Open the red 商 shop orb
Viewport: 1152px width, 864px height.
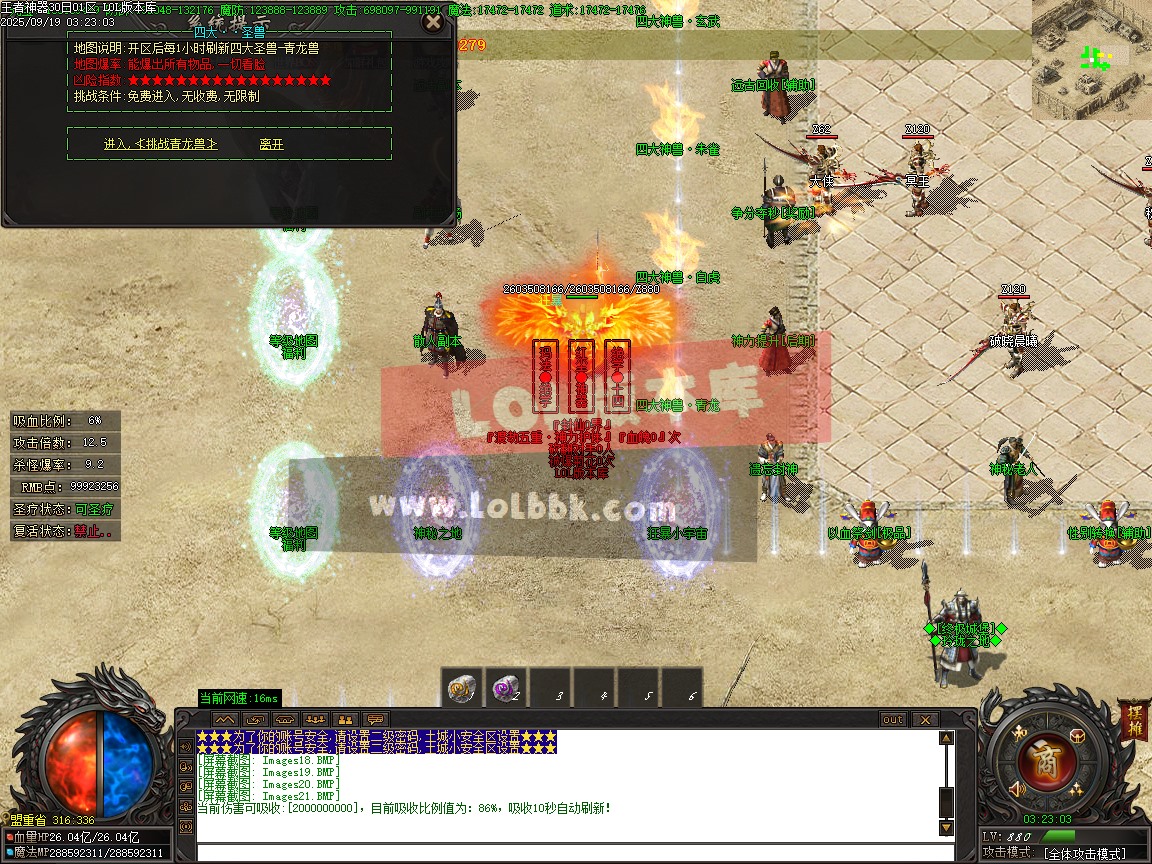click(1047, 759)
